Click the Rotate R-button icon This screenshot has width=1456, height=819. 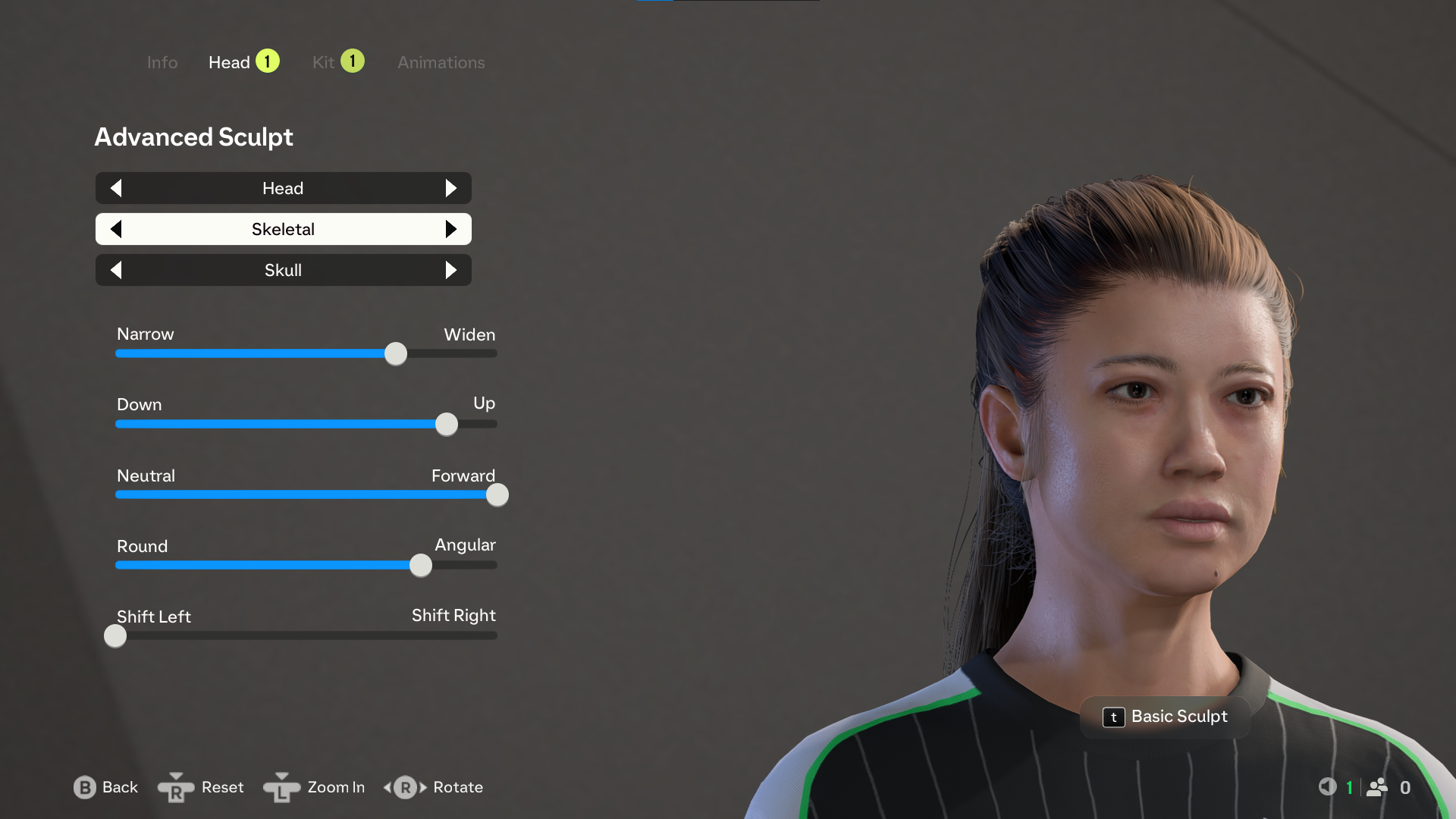click(x=404, y=788)
